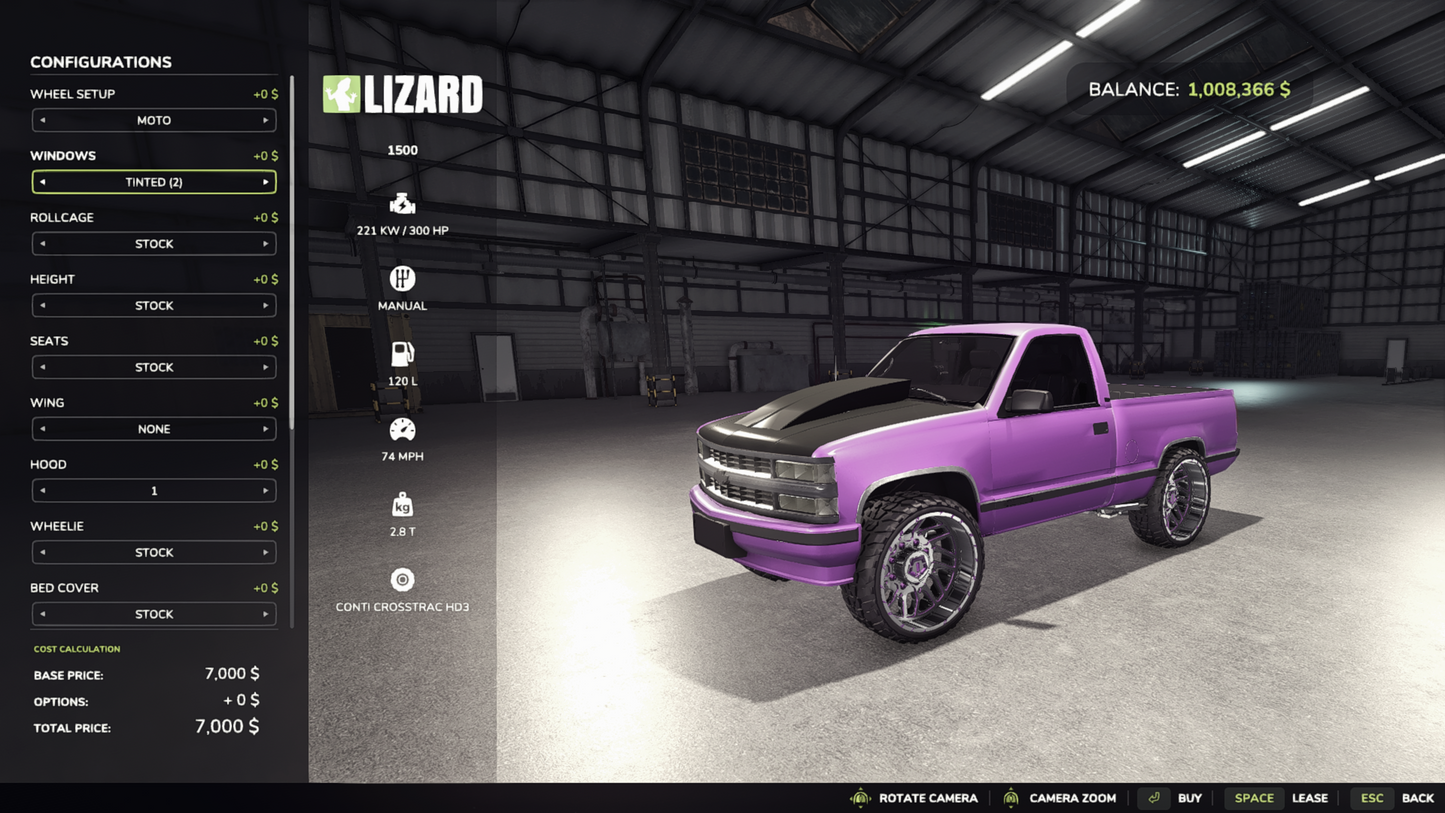Advance the Rollcage option with right arrow
Screen dimensions: 1445x813
(x=265, y=244)
